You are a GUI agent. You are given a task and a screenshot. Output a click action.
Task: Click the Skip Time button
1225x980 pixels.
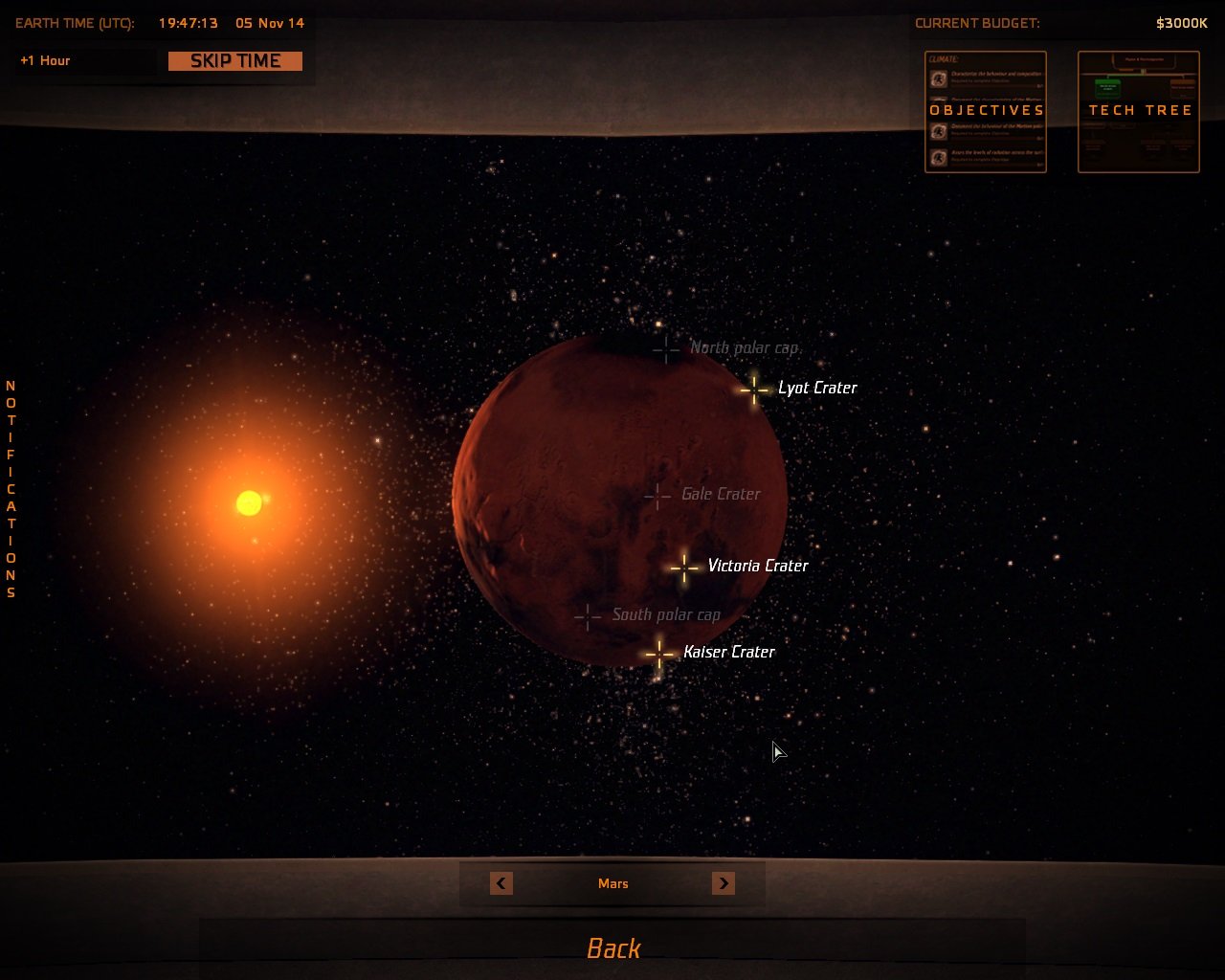[234, 60]
